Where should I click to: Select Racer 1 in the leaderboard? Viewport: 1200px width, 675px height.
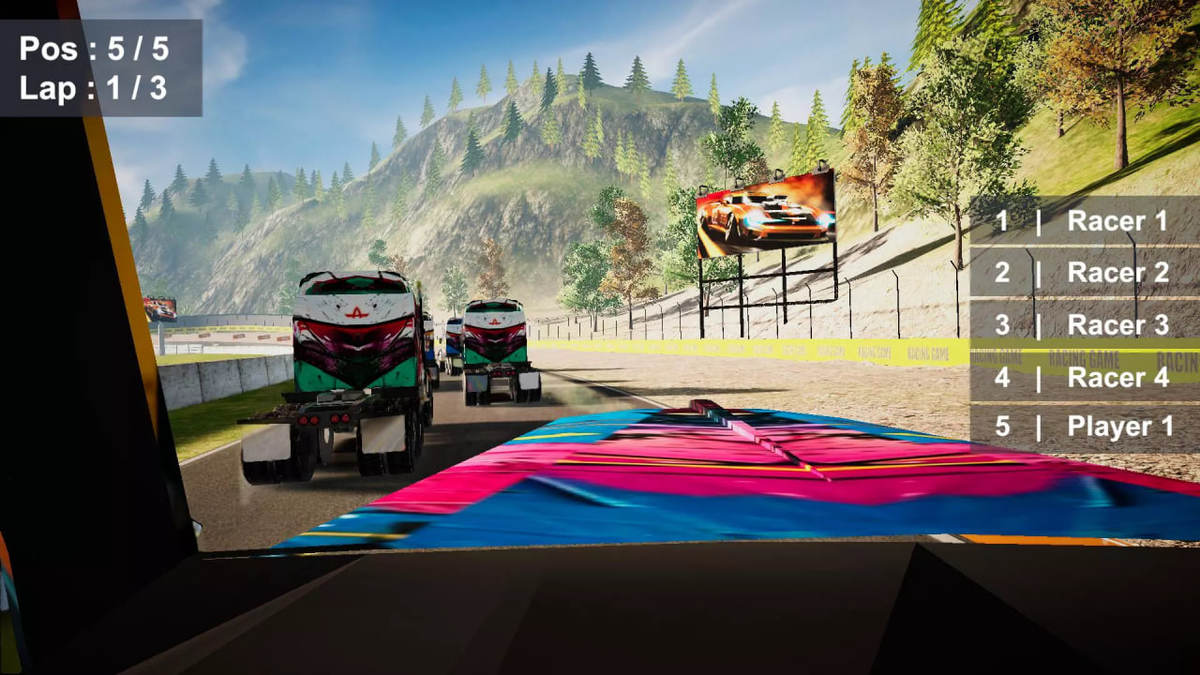click(x=1084, y=221)
